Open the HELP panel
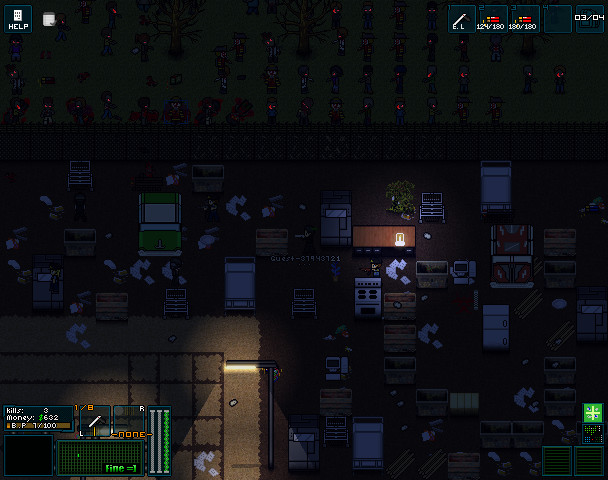The image size is (608, 480). tap(18, 19)
